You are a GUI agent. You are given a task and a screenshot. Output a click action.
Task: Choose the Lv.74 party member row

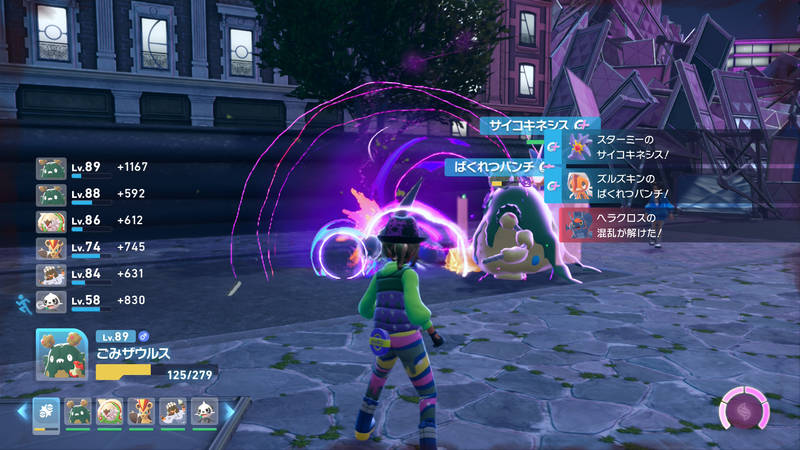pos(90,248)
